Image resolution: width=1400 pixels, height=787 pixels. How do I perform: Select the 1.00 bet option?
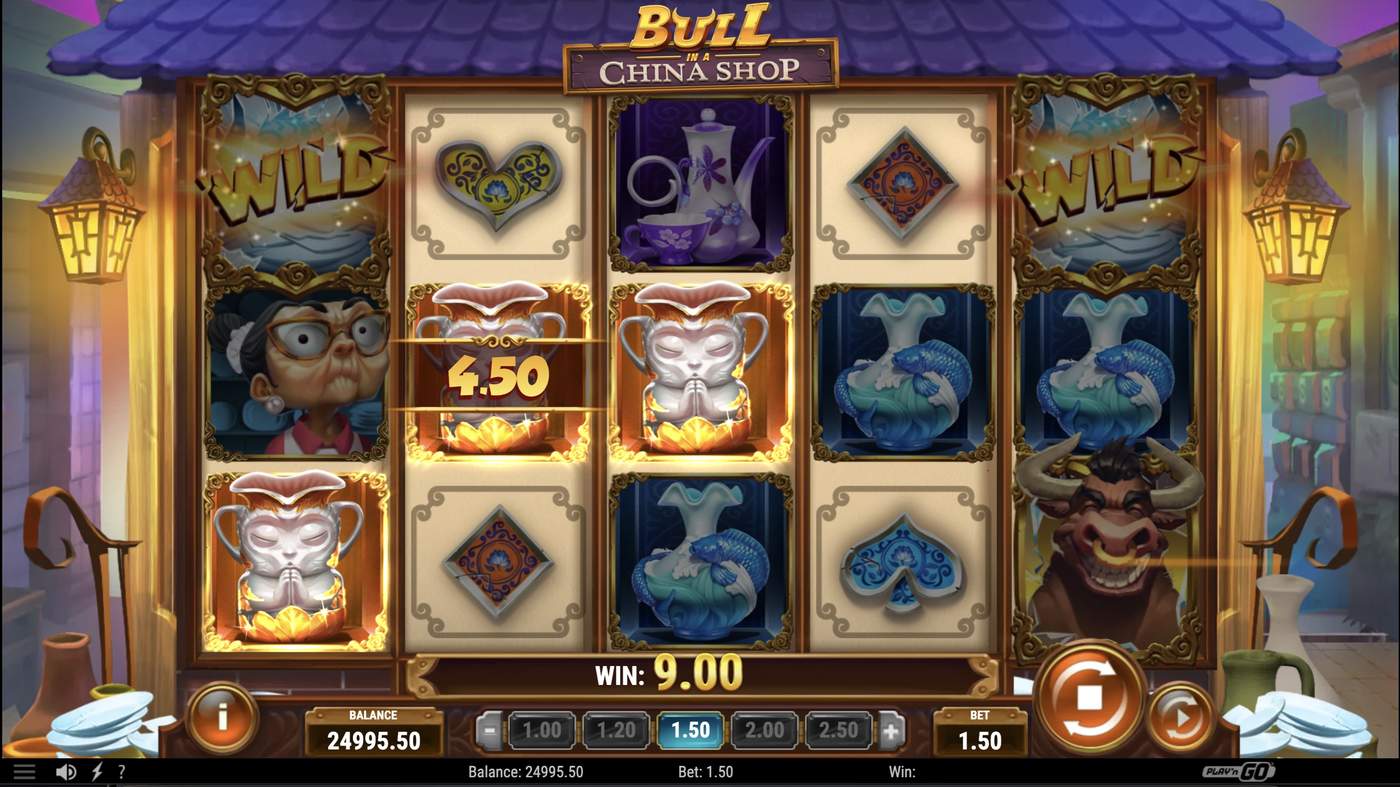540,730
